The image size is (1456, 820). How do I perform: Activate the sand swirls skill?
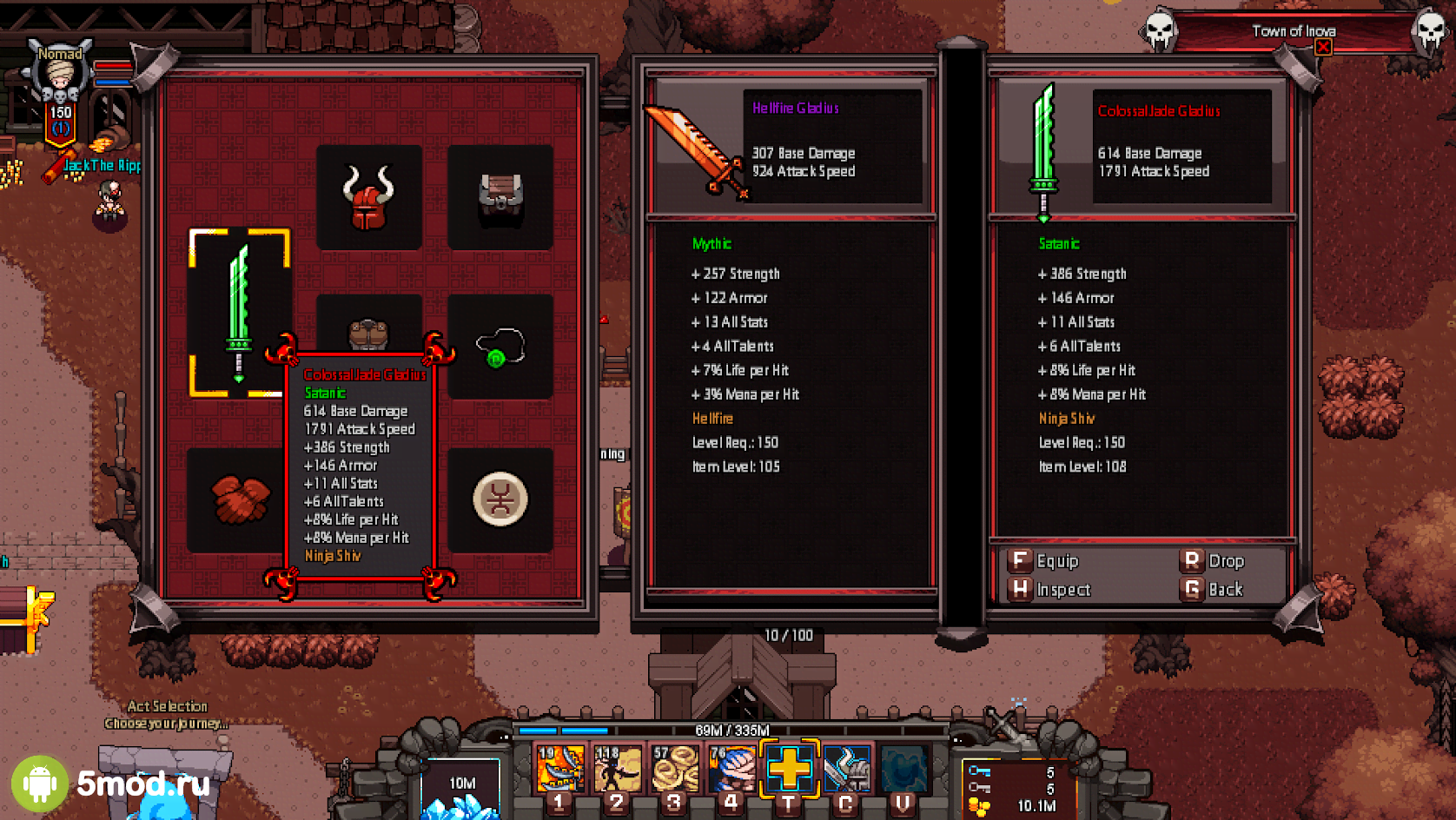(675, 770)
